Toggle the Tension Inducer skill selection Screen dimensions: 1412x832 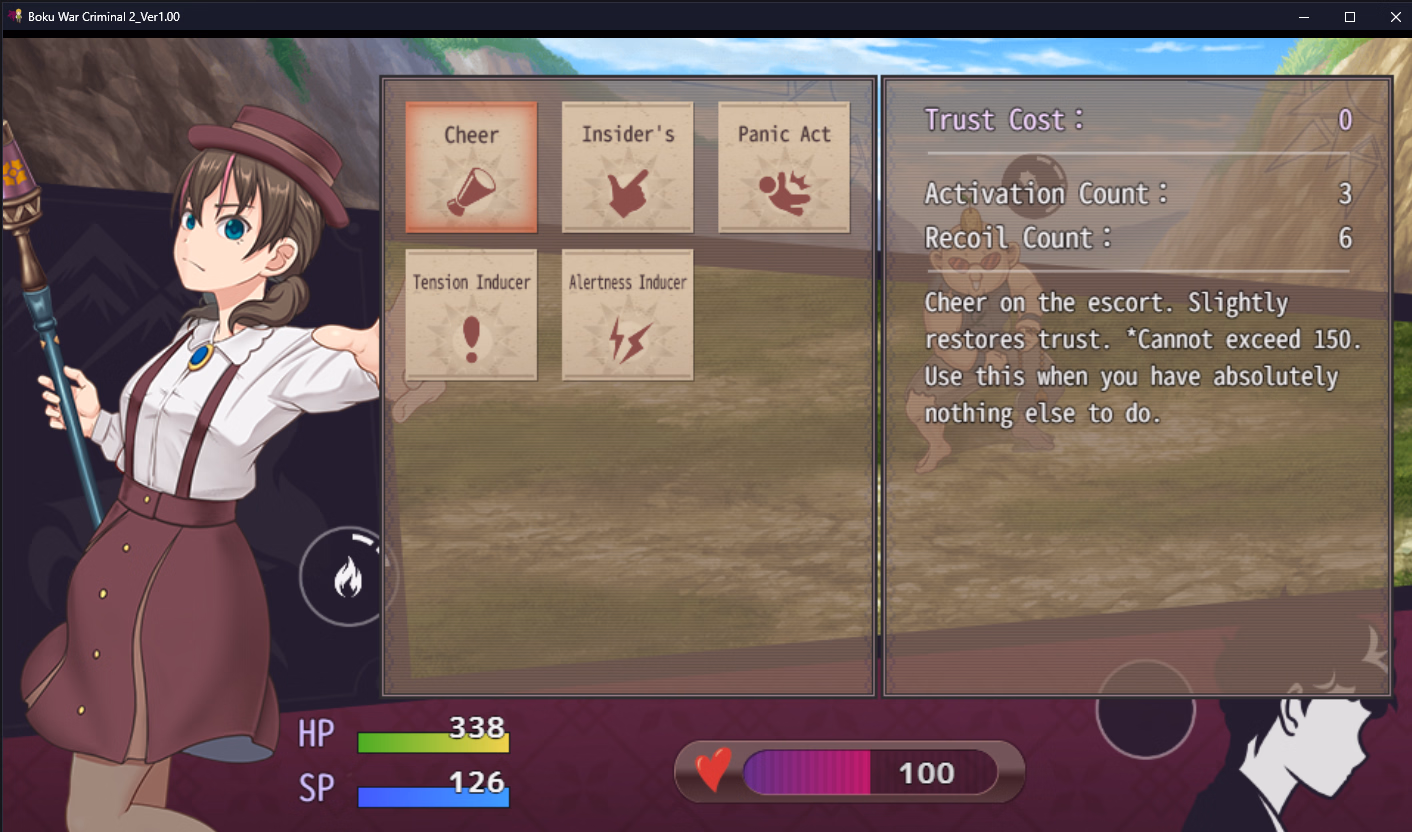470,314
